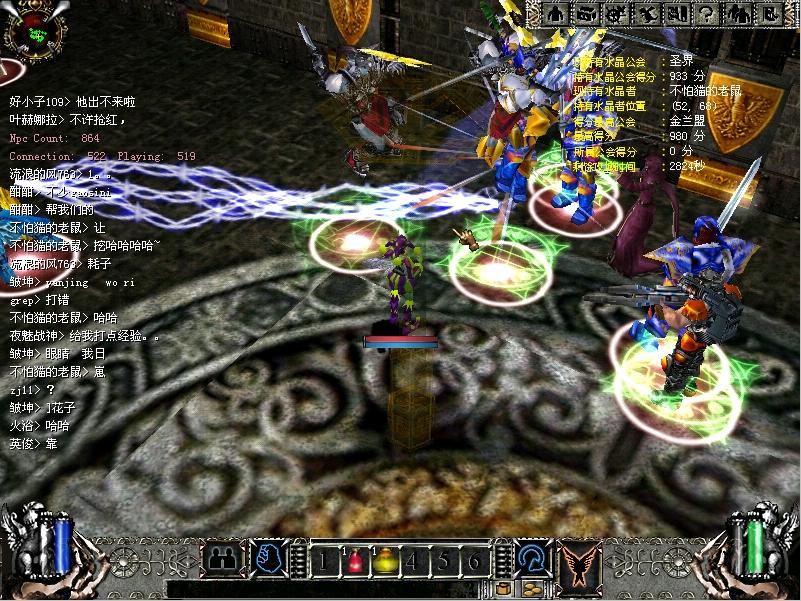801x601 pixels.
Task: Open the dragon creature menu button
Action: point(648,14)
